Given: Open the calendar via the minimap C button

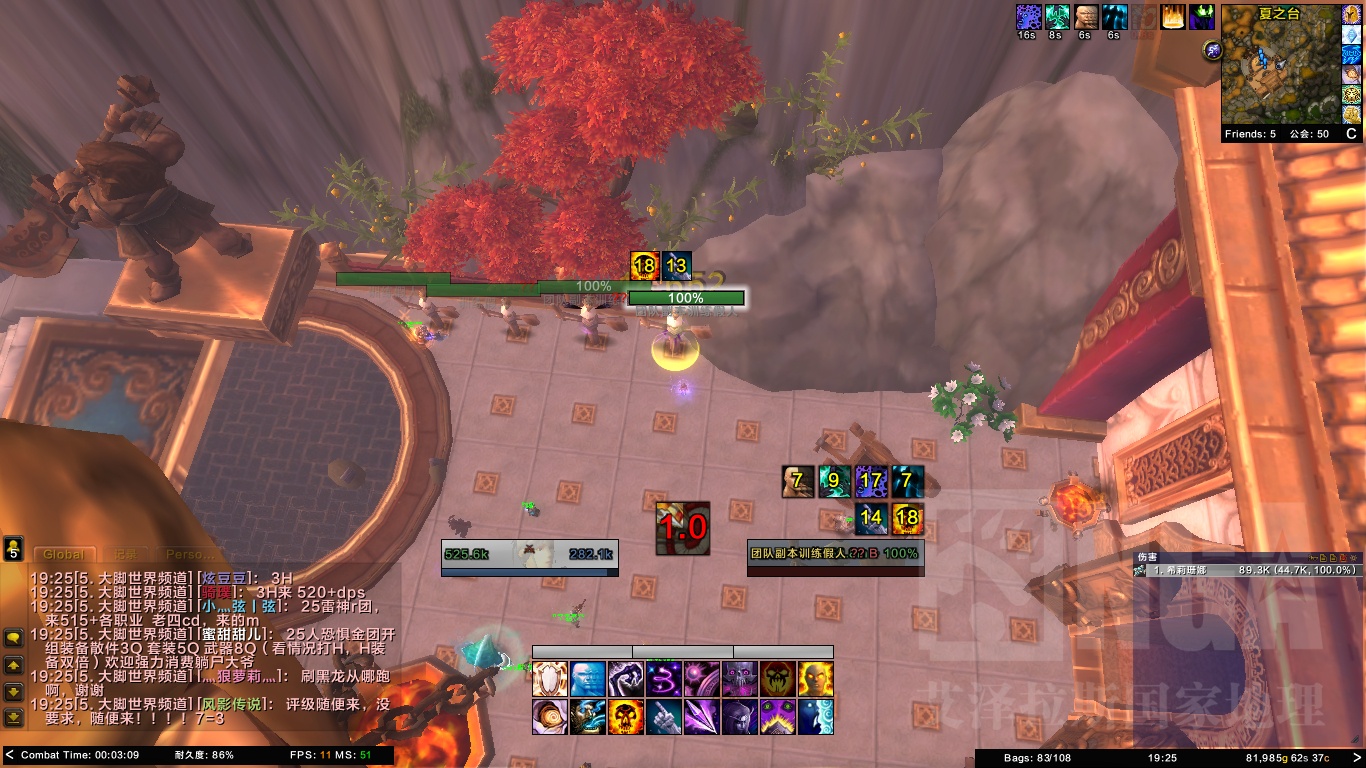Looking at the screenshot, I should [1352, 134].
